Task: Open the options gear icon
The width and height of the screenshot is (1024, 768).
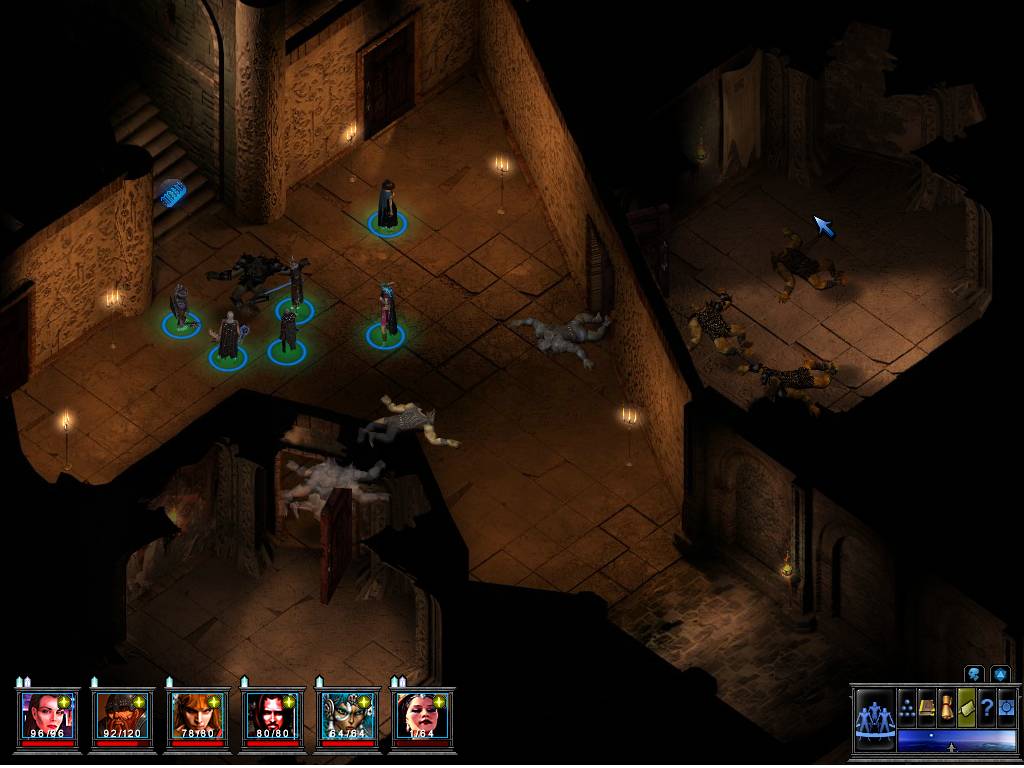Action: (x=1006, y=707)
